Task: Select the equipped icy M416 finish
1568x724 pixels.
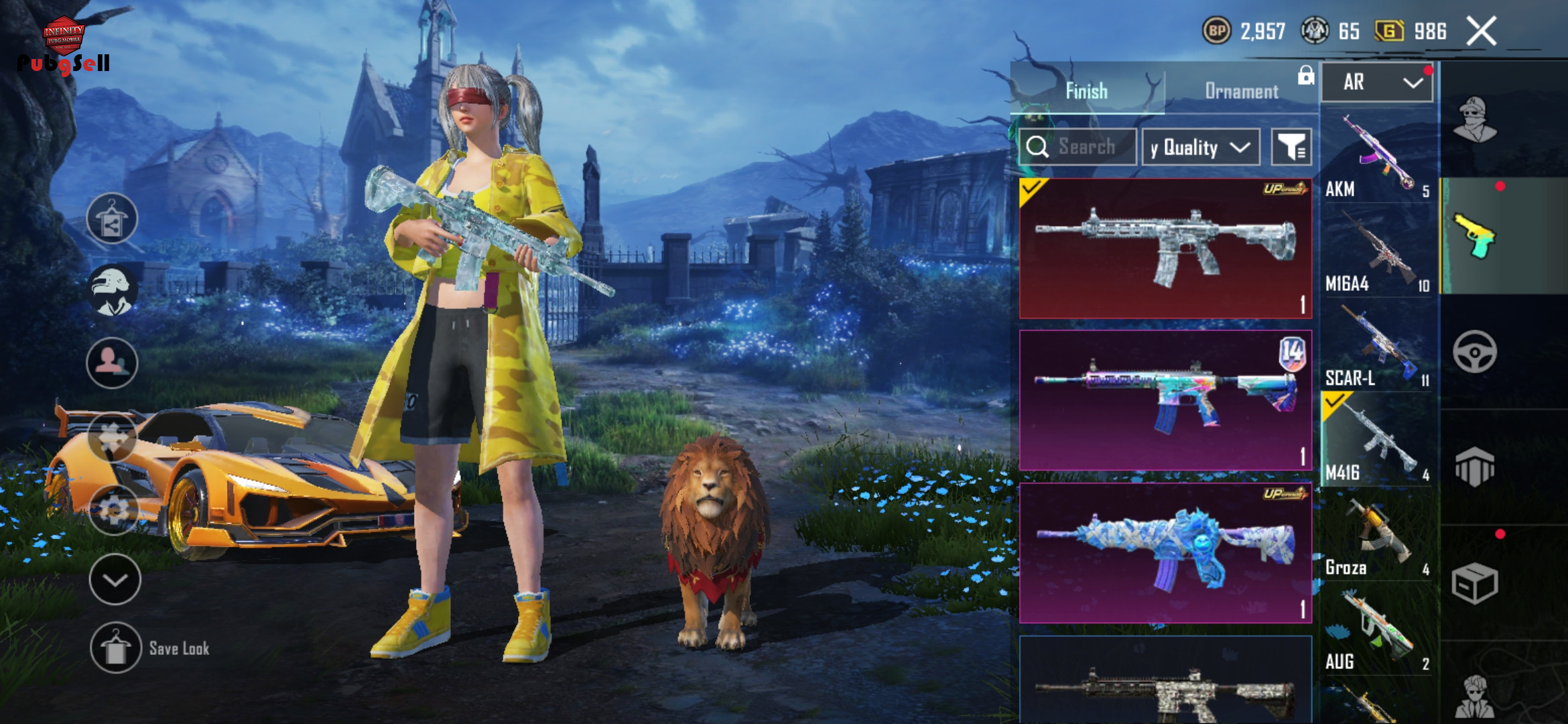Action: coord(1165,248)
